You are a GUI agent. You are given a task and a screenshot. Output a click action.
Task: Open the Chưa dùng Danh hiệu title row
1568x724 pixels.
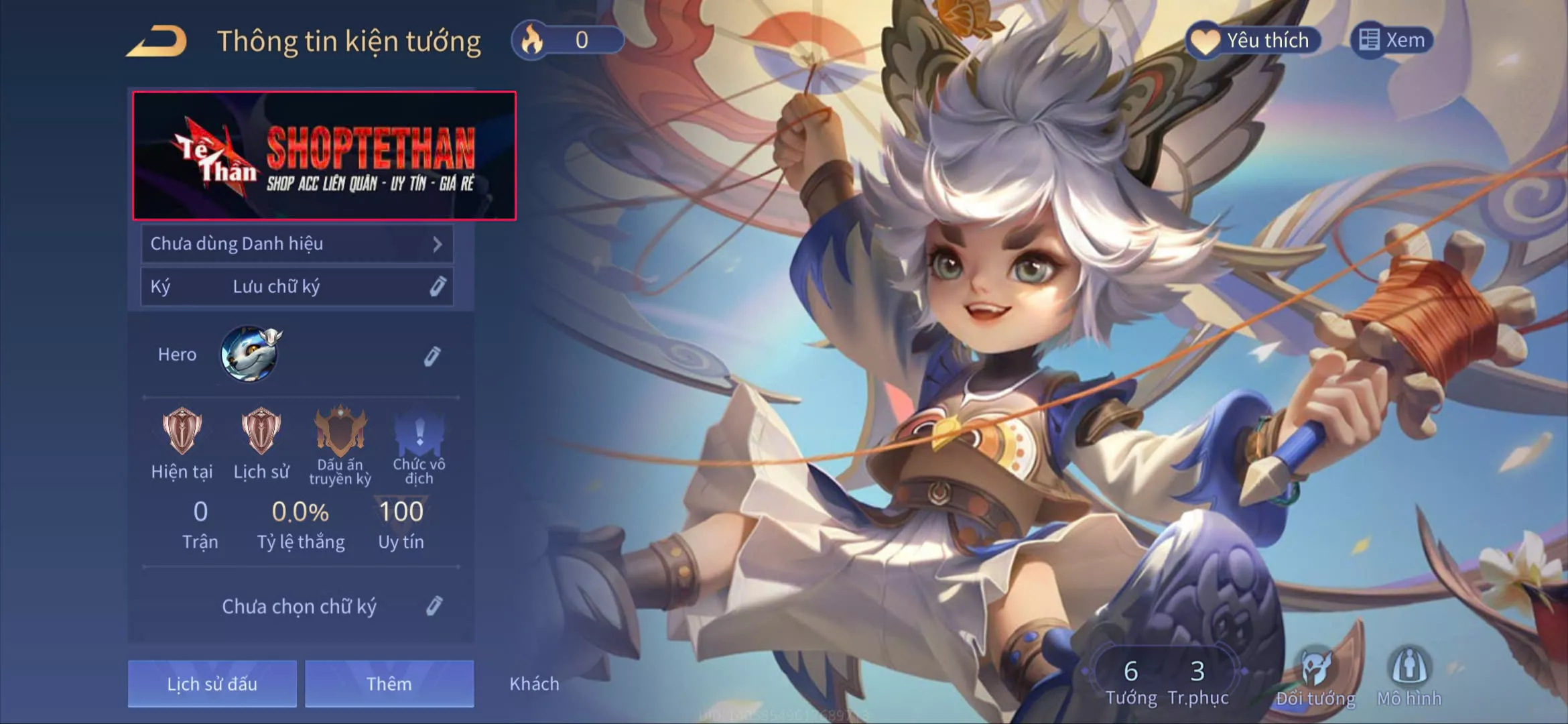(297, 244)
